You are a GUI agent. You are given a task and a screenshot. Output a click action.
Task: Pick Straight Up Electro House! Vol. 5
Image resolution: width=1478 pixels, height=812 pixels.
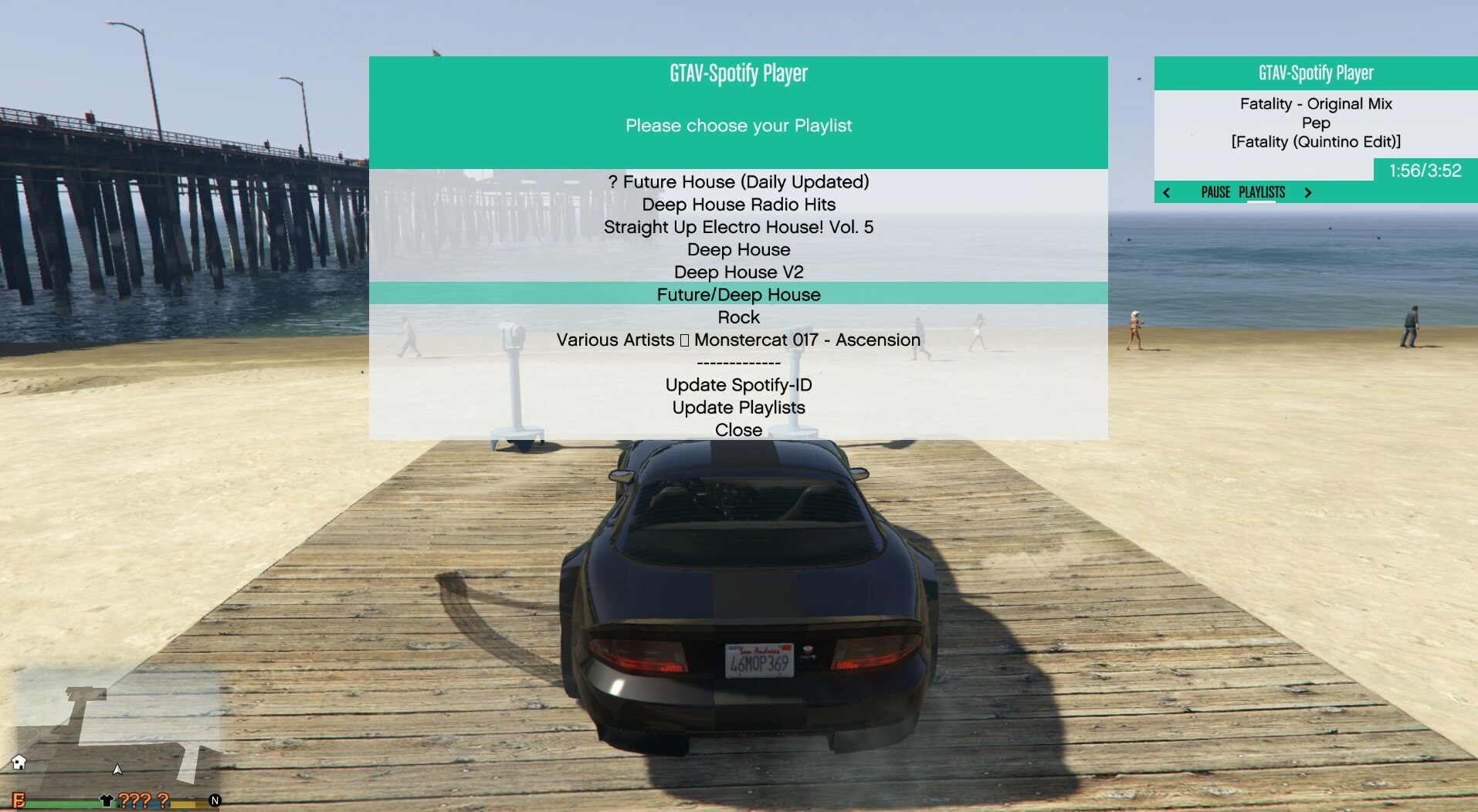pos(738,227)
